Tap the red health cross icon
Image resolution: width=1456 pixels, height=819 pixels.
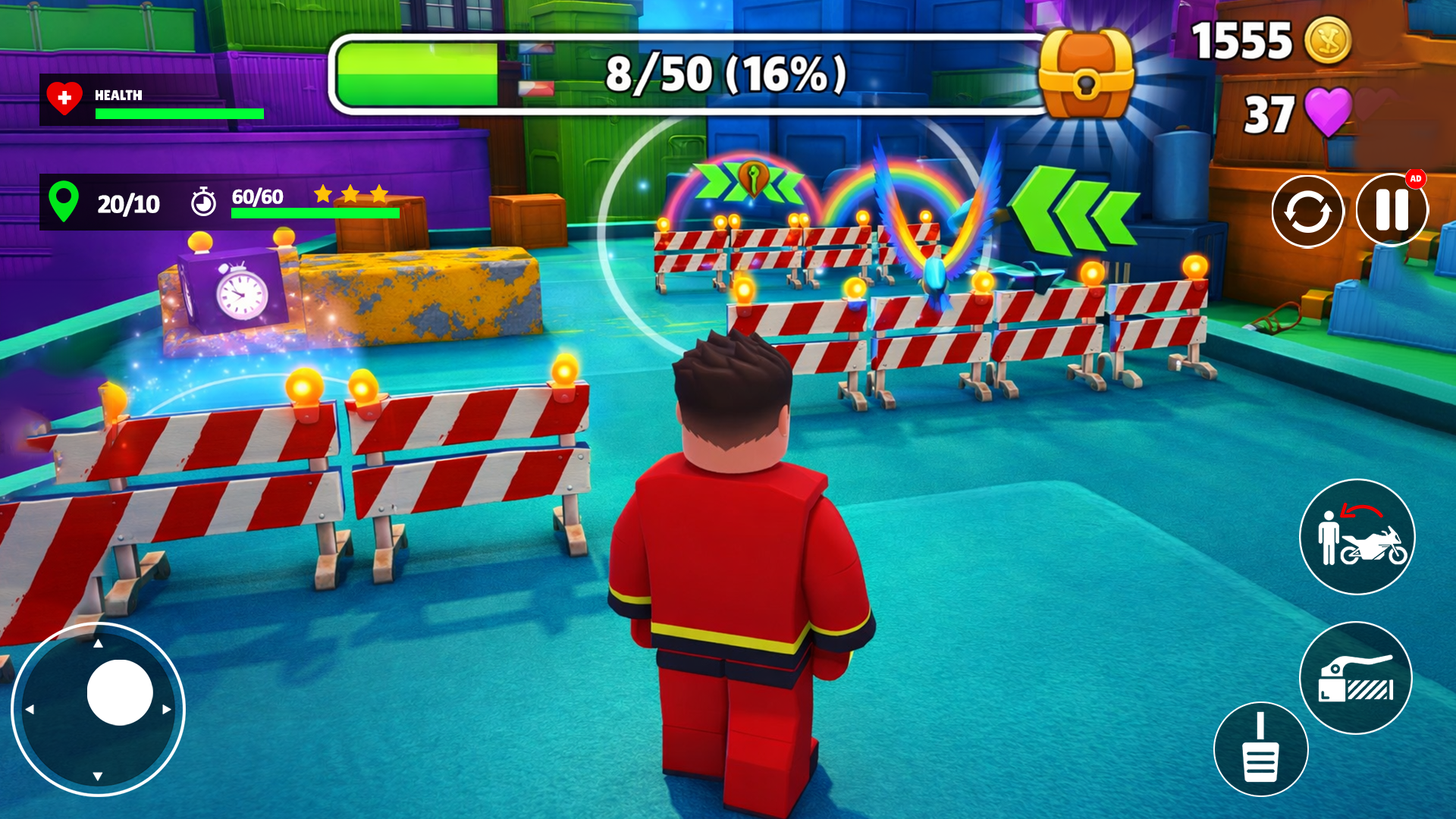64,97
